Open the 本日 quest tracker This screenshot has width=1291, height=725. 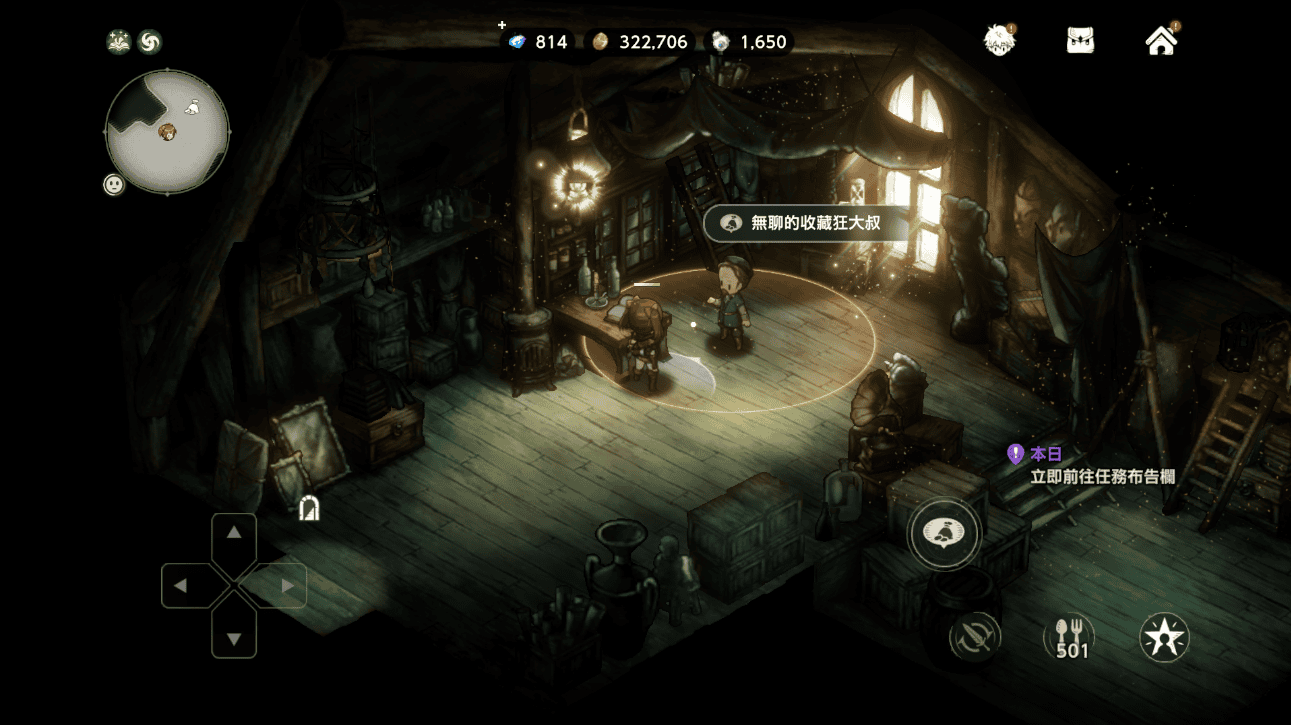pos(1092,465)
